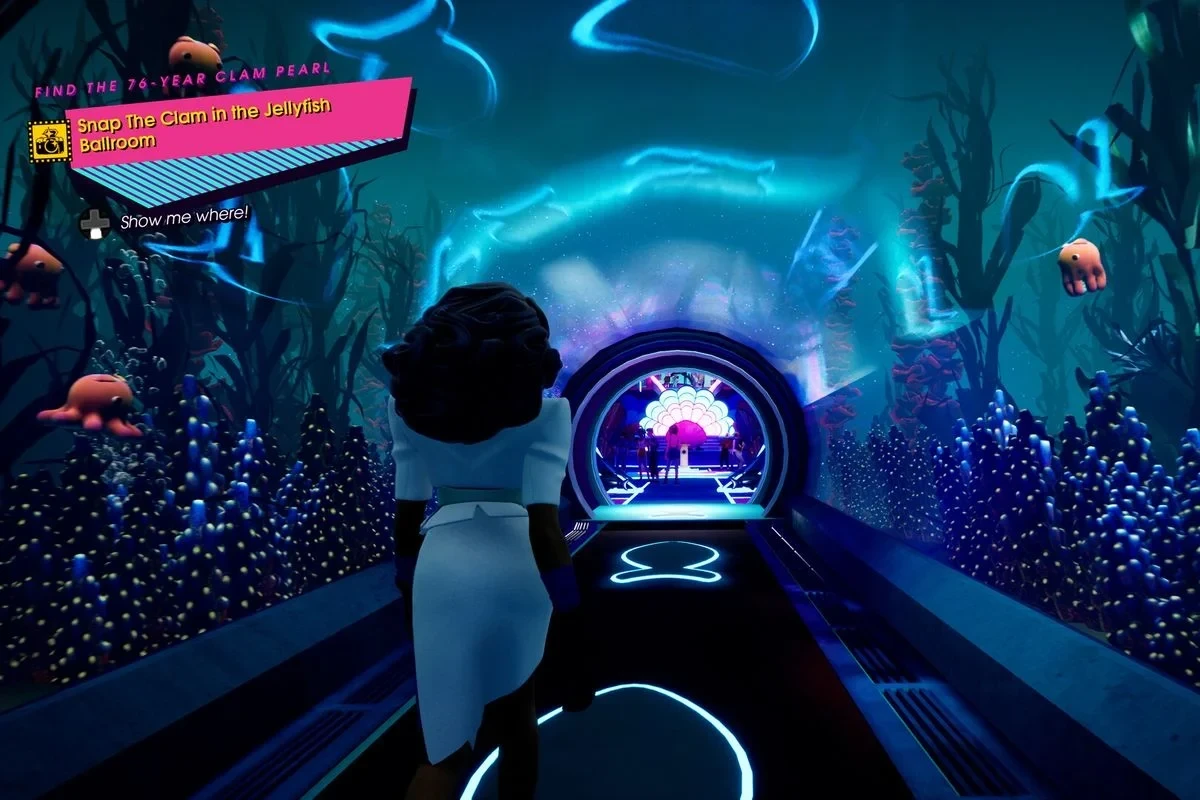
Task: Choose the Show me where! hint
Action: tap(184, 220)
